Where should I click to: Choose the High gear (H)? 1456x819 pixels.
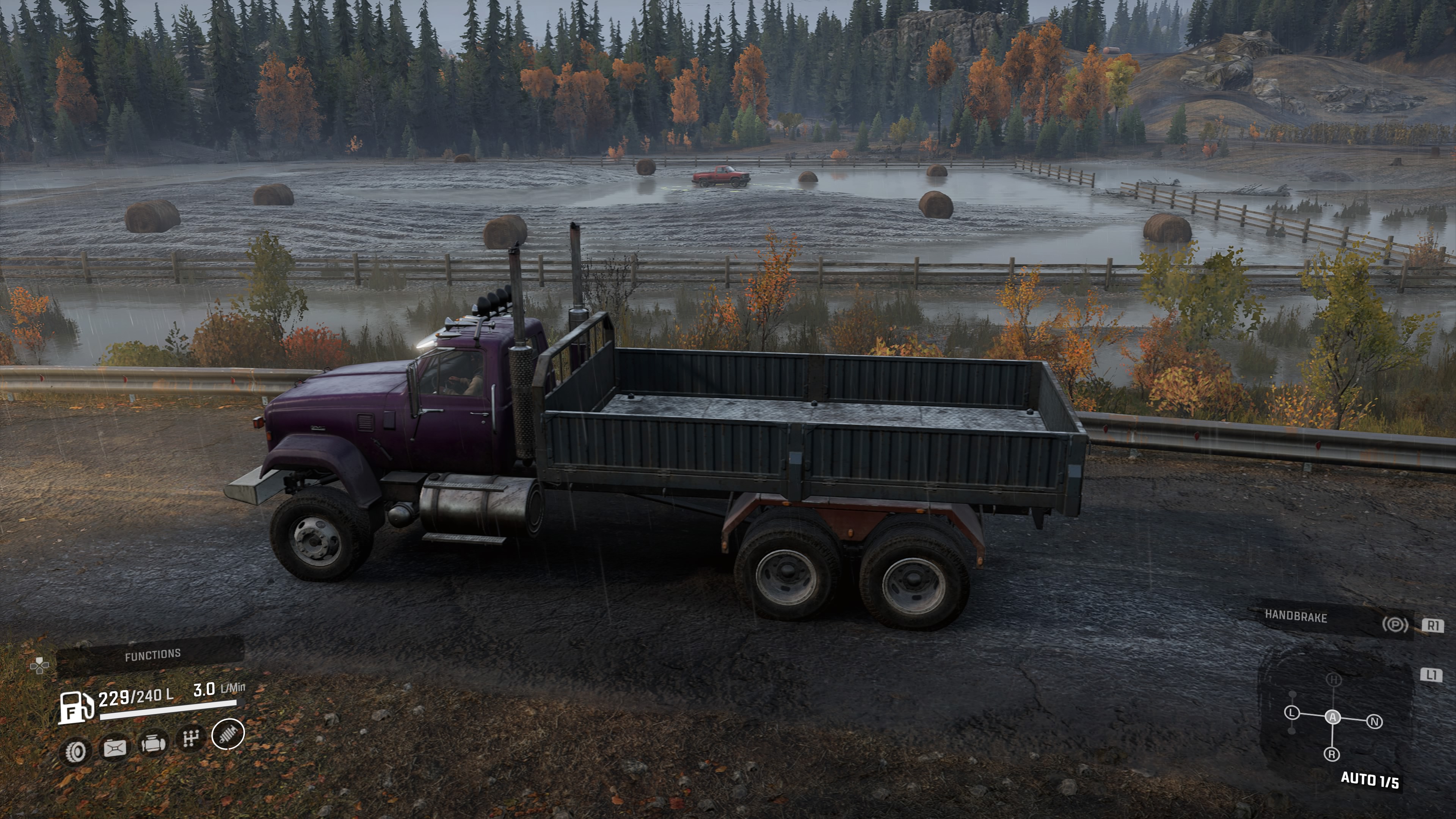point(1334,680)
